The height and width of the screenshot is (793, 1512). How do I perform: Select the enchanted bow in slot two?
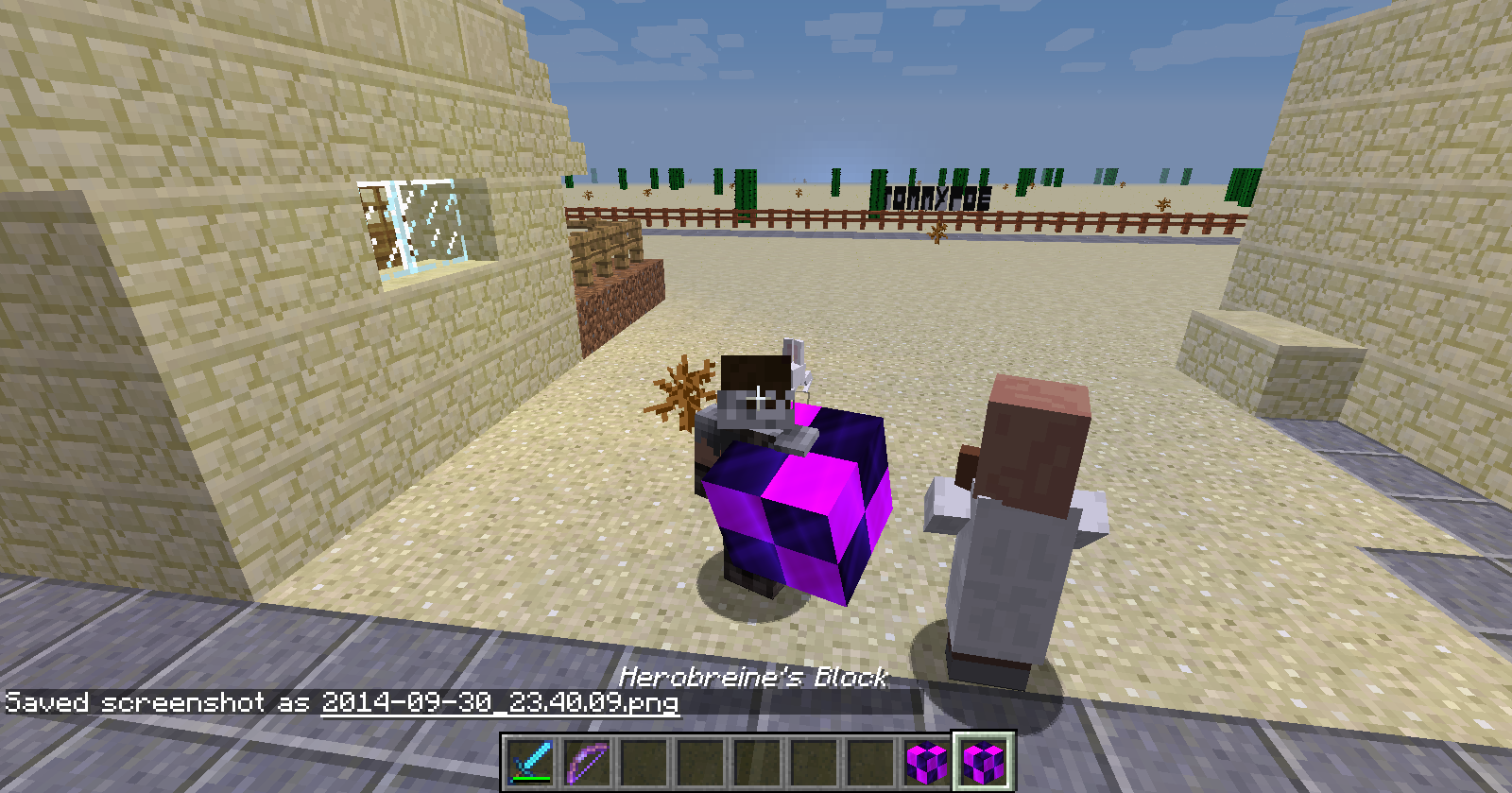(586, 760)
